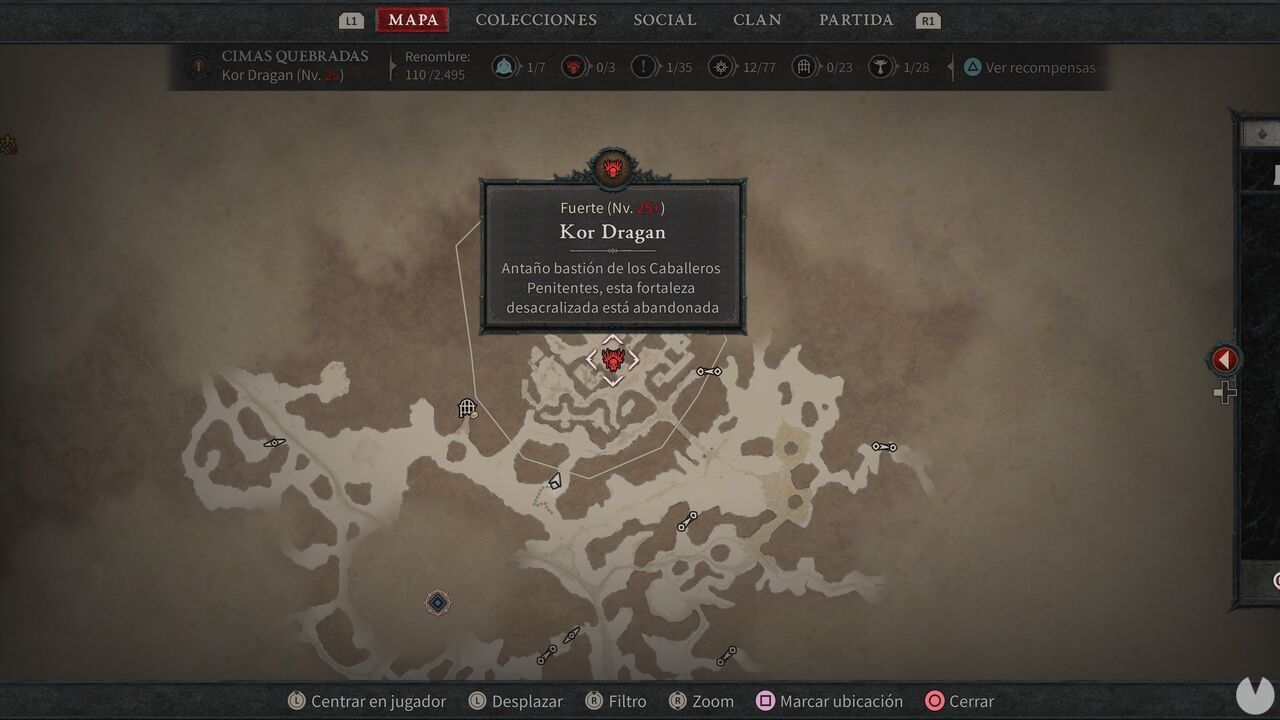Click the areas discovered icon showing 12/77
Screen dimensions: 1280x720
point(721,67)
